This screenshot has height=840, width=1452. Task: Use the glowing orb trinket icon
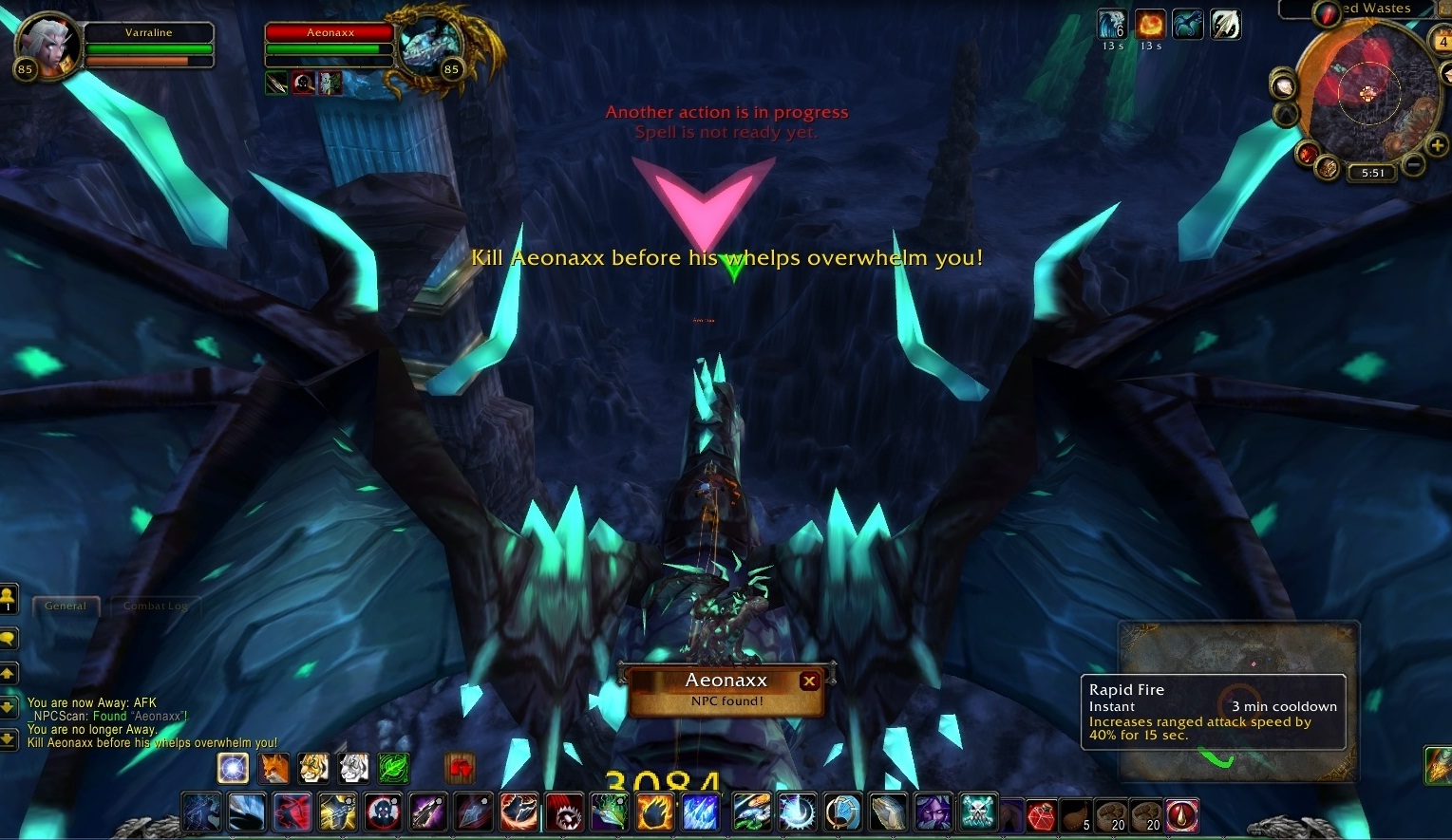[234, 768]
